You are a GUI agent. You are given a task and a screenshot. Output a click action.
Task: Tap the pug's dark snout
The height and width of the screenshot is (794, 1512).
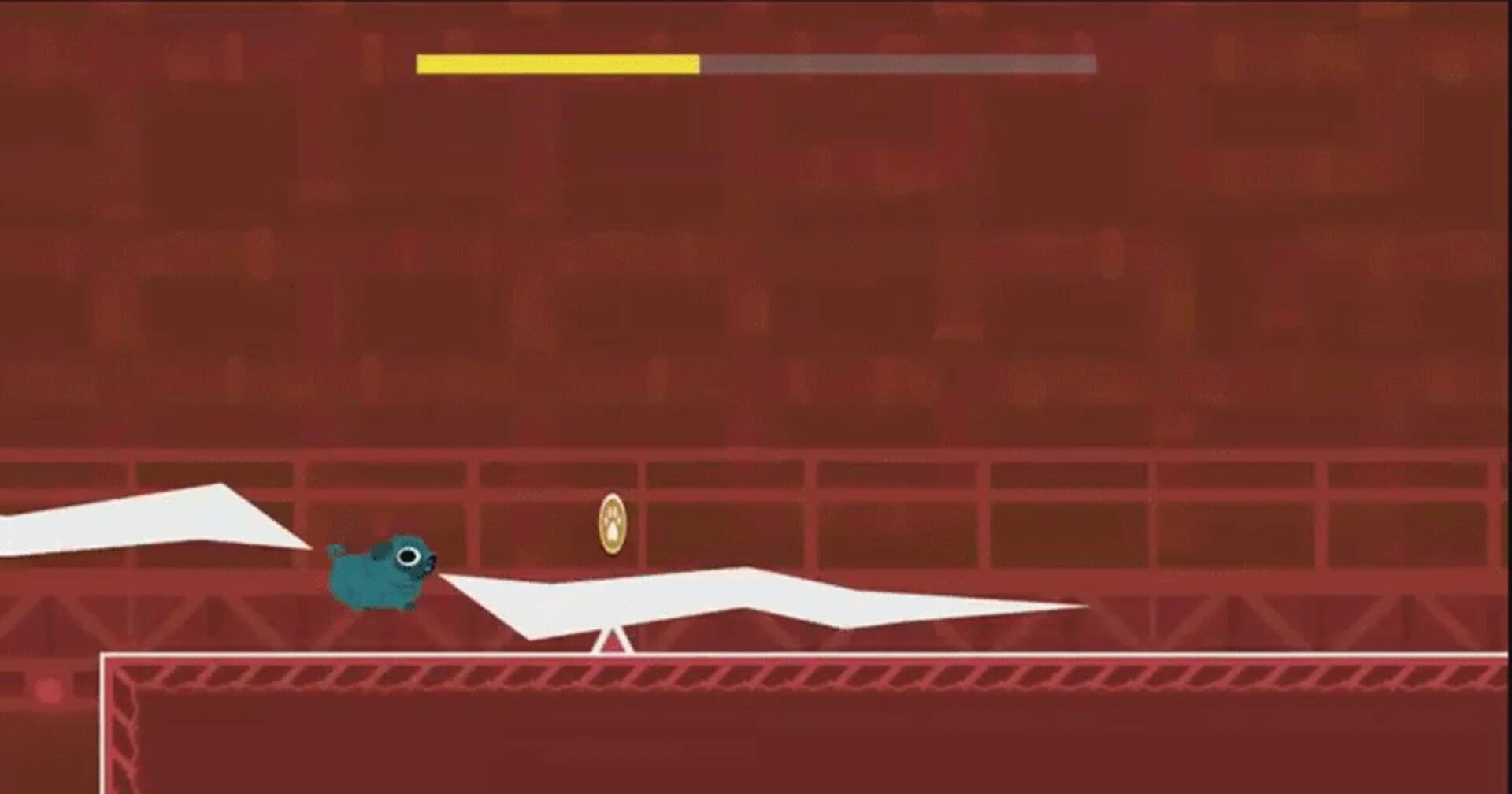tap(432, 562)
